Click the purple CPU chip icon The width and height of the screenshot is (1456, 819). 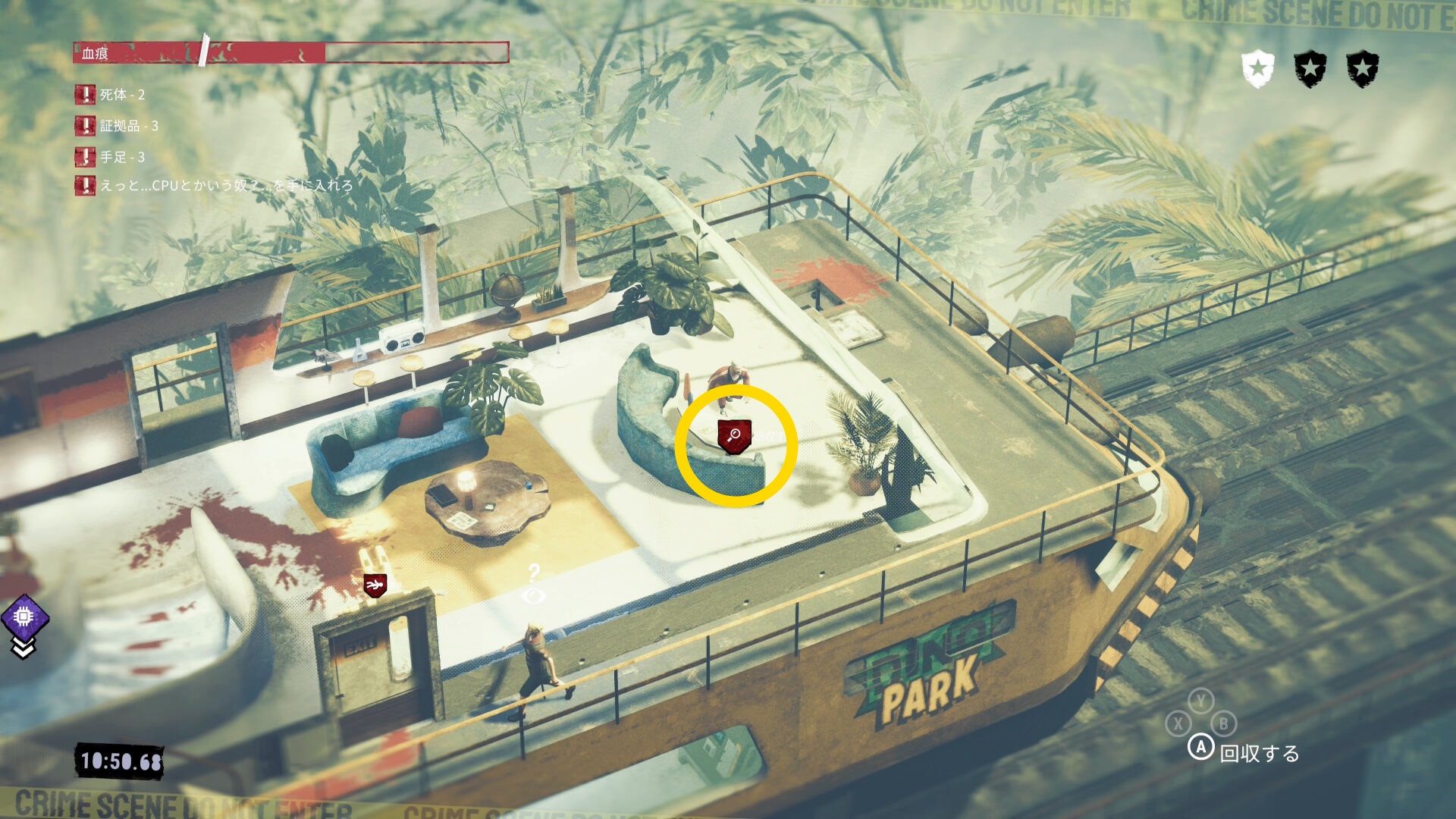click(24, 617)
